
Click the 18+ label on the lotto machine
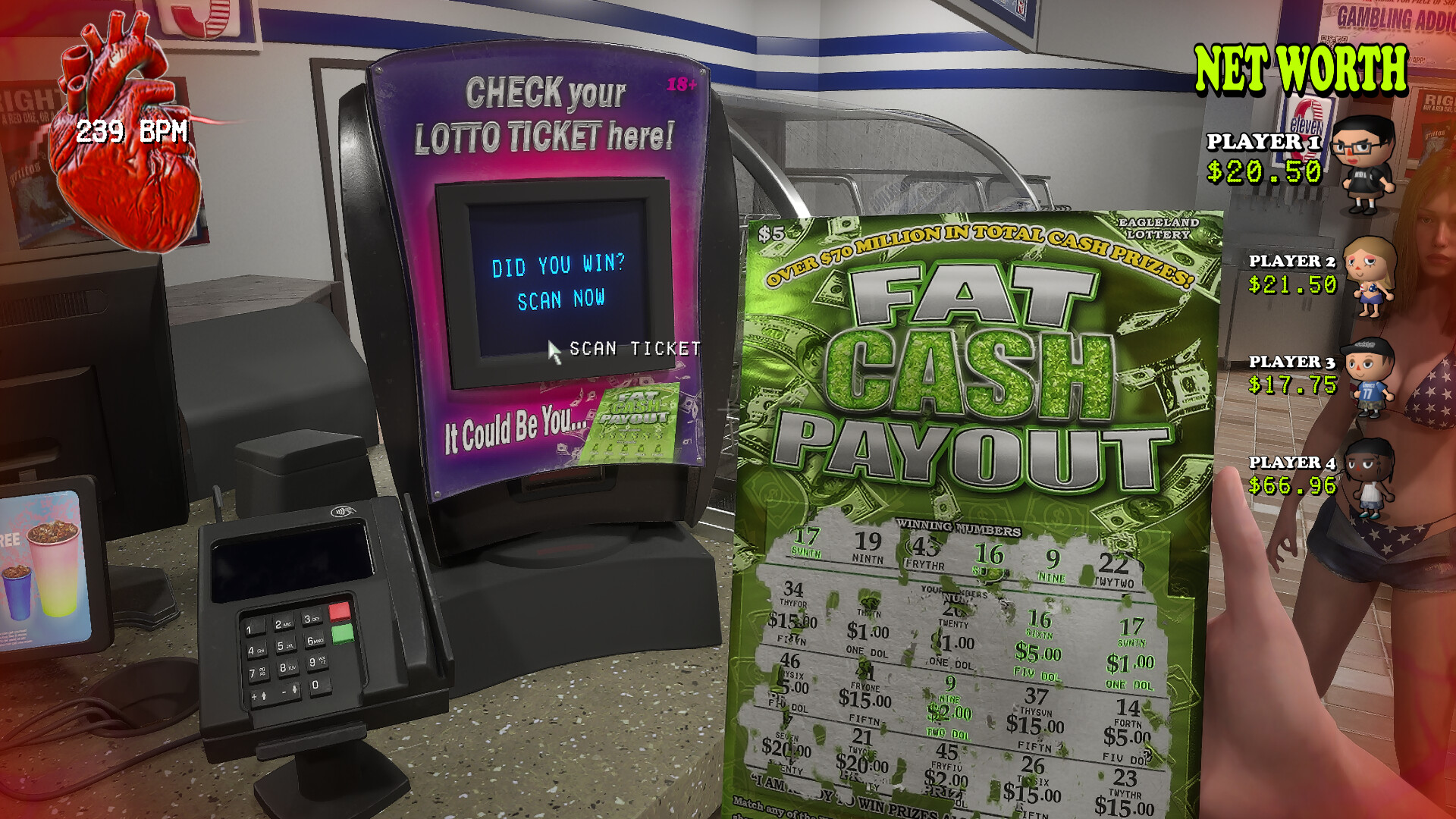(x=681, y=83)
